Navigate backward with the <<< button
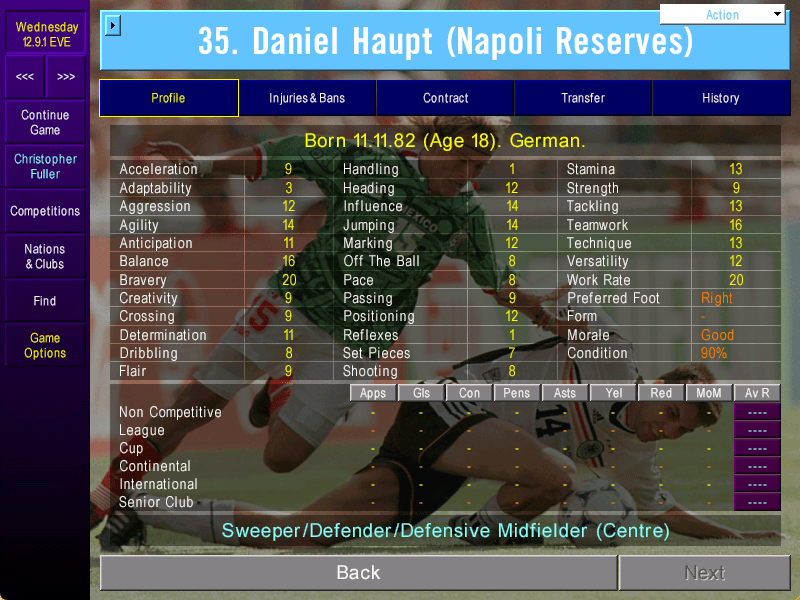The width and height of the screenshot is (800, 600). 25,77
